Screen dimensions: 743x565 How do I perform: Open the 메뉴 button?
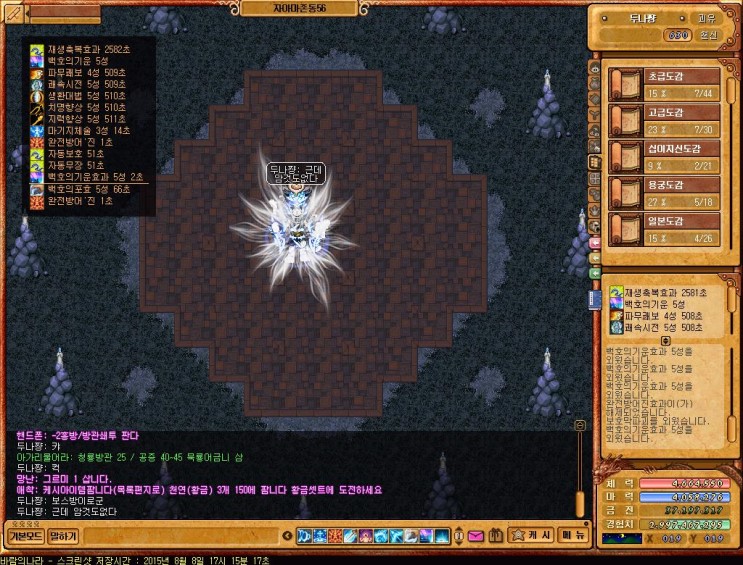click(573, 536)
